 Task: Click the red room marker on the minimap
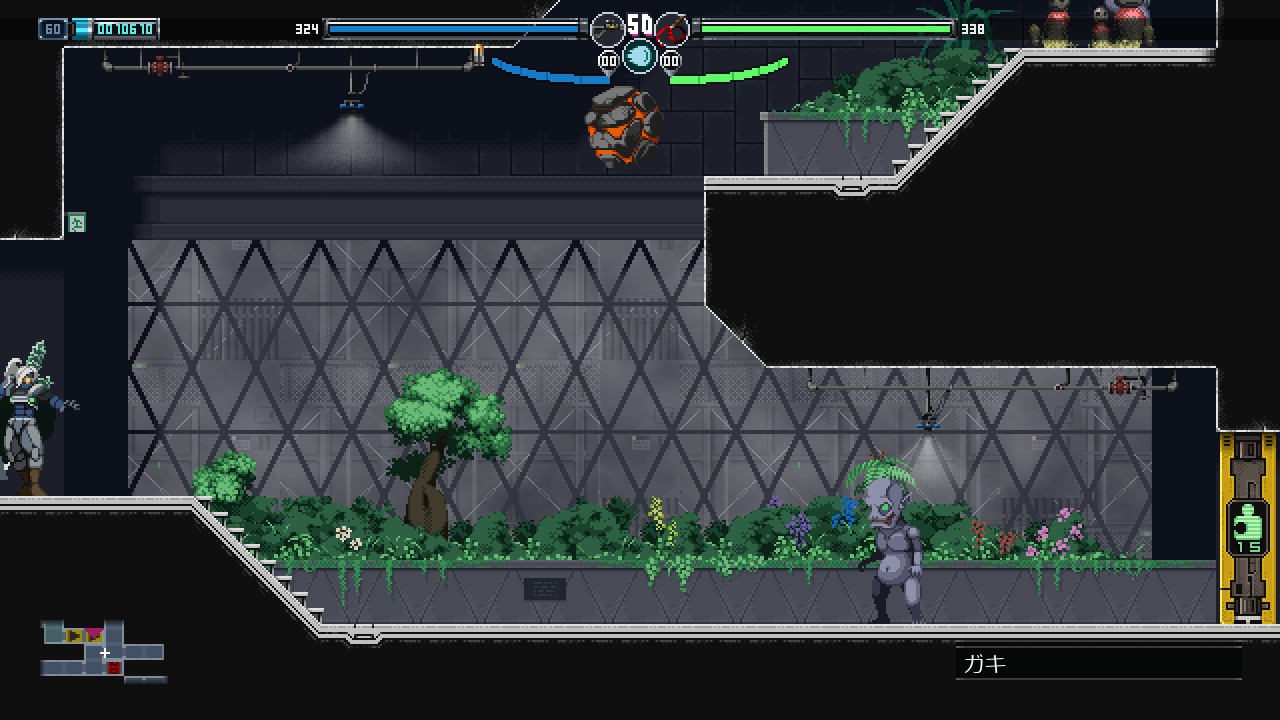click(x=114, y=668)
